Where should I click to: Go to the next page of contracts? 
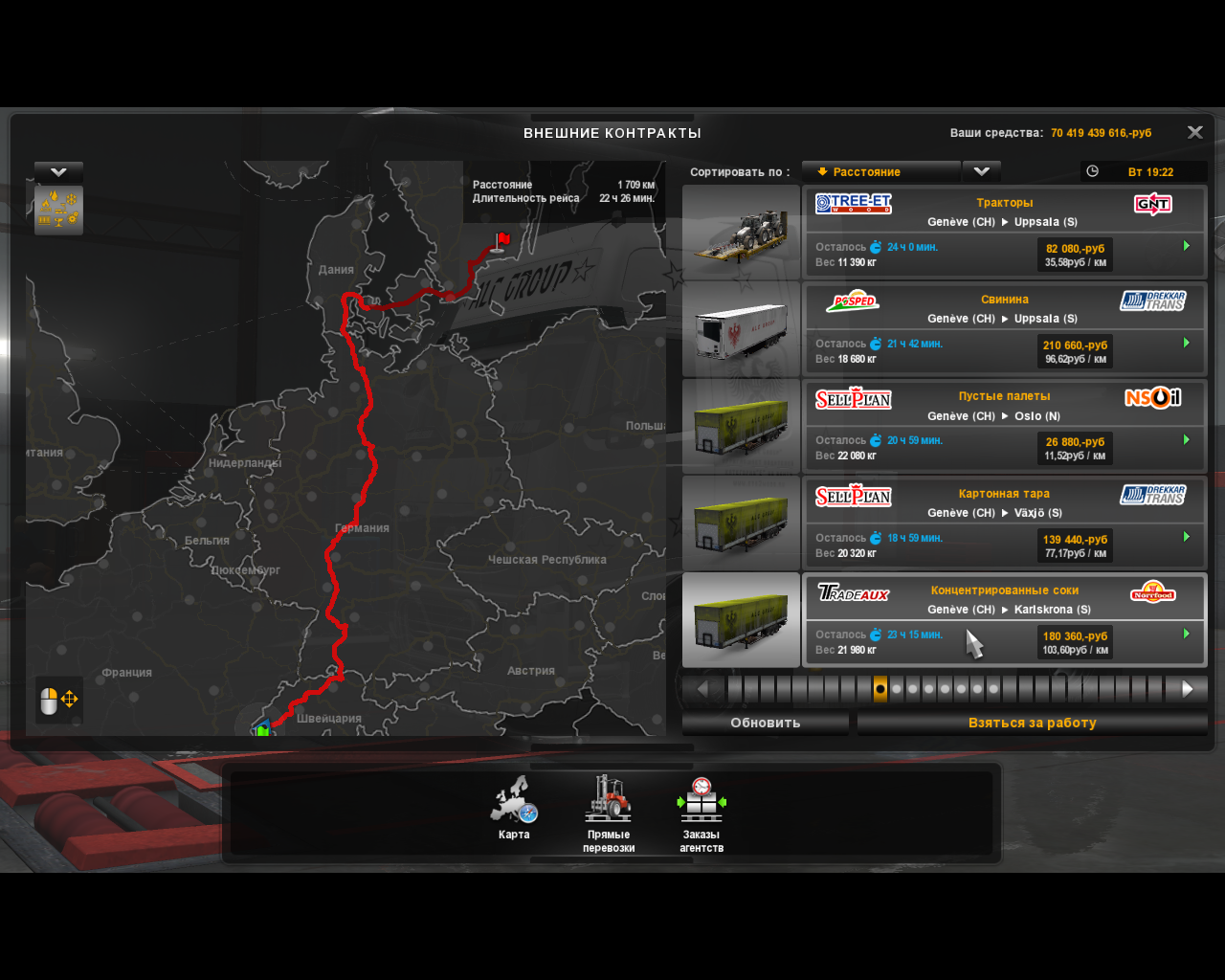(1187, 689)
